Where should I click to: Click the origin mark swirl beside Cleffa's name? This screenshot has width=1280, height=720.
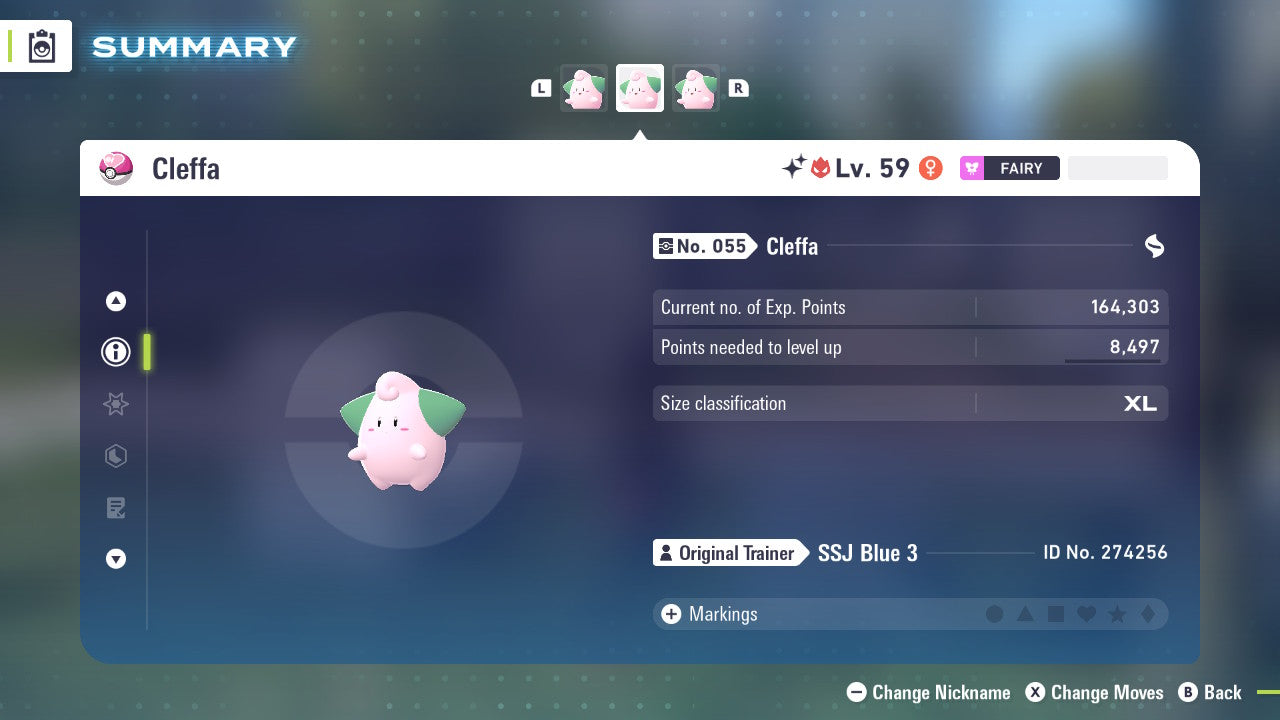1153,246
